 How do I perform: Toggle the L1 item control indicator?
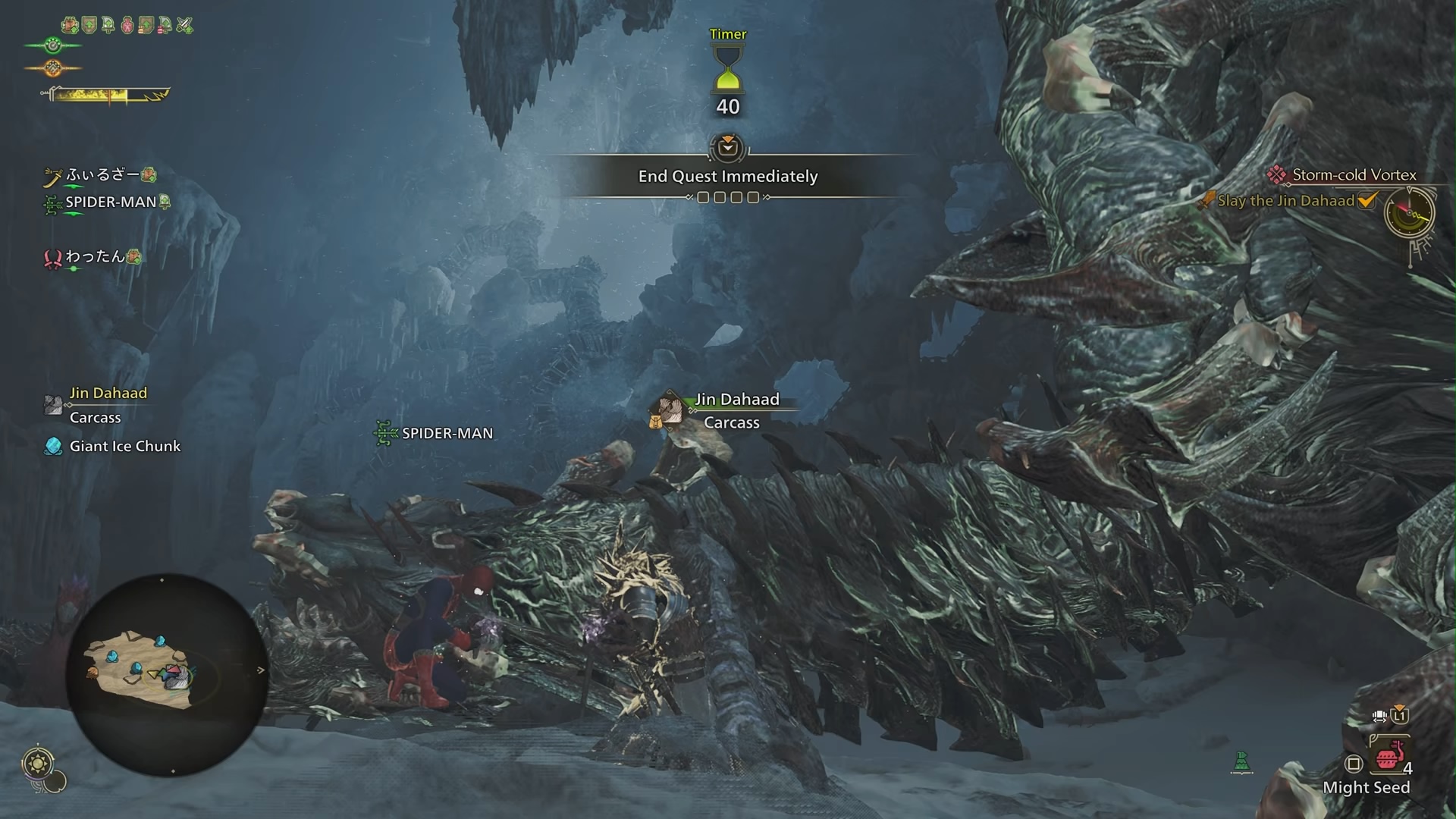click(1399, 717)
